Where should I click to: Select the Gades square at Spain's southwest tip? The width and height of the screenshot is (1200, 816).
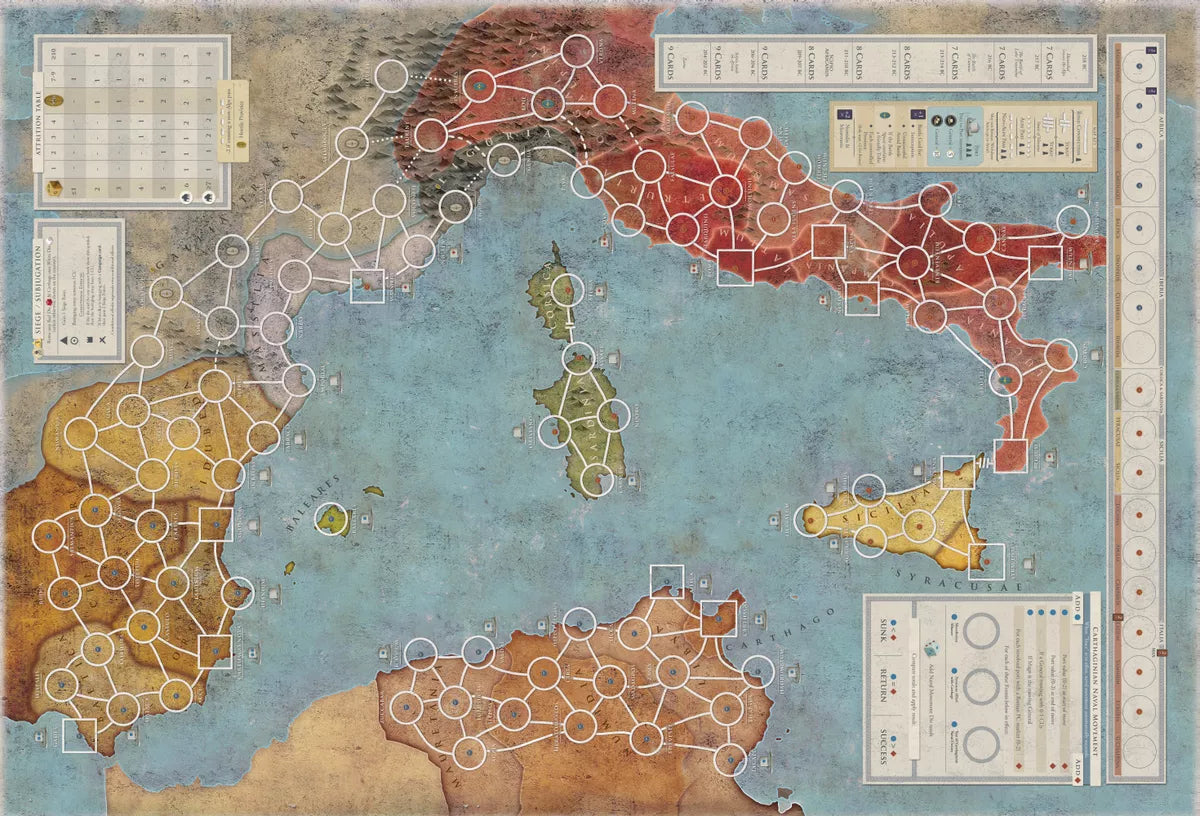79,735
